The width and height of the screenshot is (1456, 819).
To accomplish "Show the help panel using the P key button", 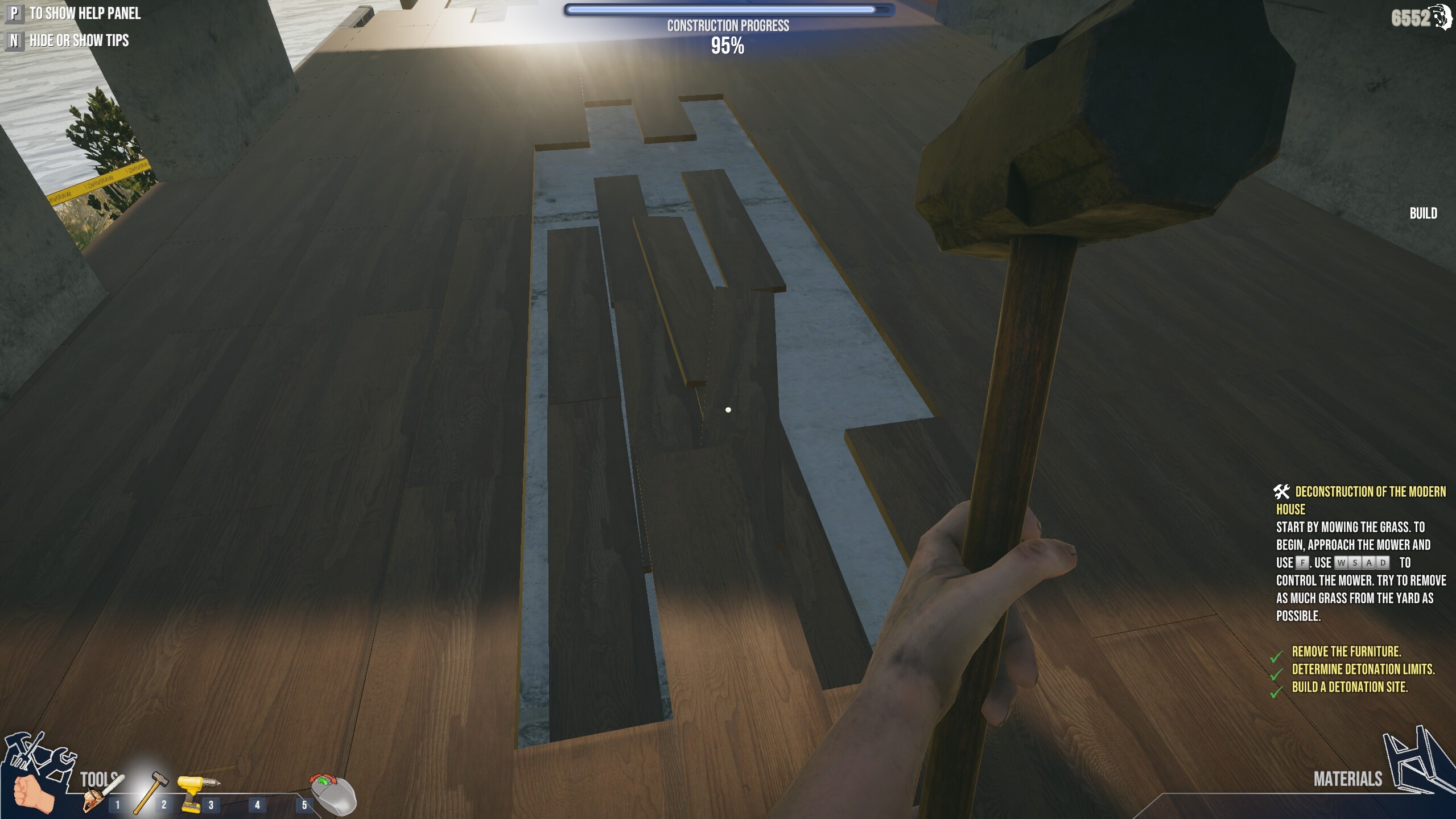I will pyautogui.click(x=14, y=13).
